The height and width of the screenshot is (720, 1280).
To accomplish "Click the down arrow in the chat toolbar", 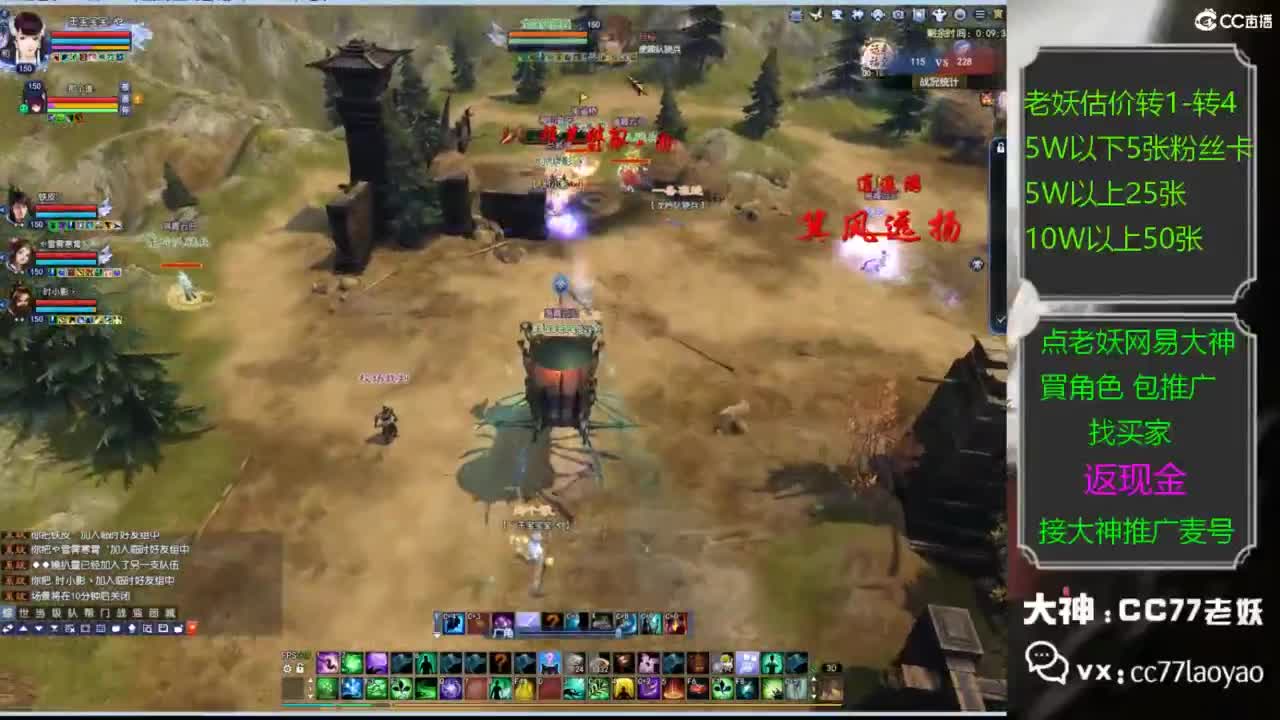I will click(39, 628).
